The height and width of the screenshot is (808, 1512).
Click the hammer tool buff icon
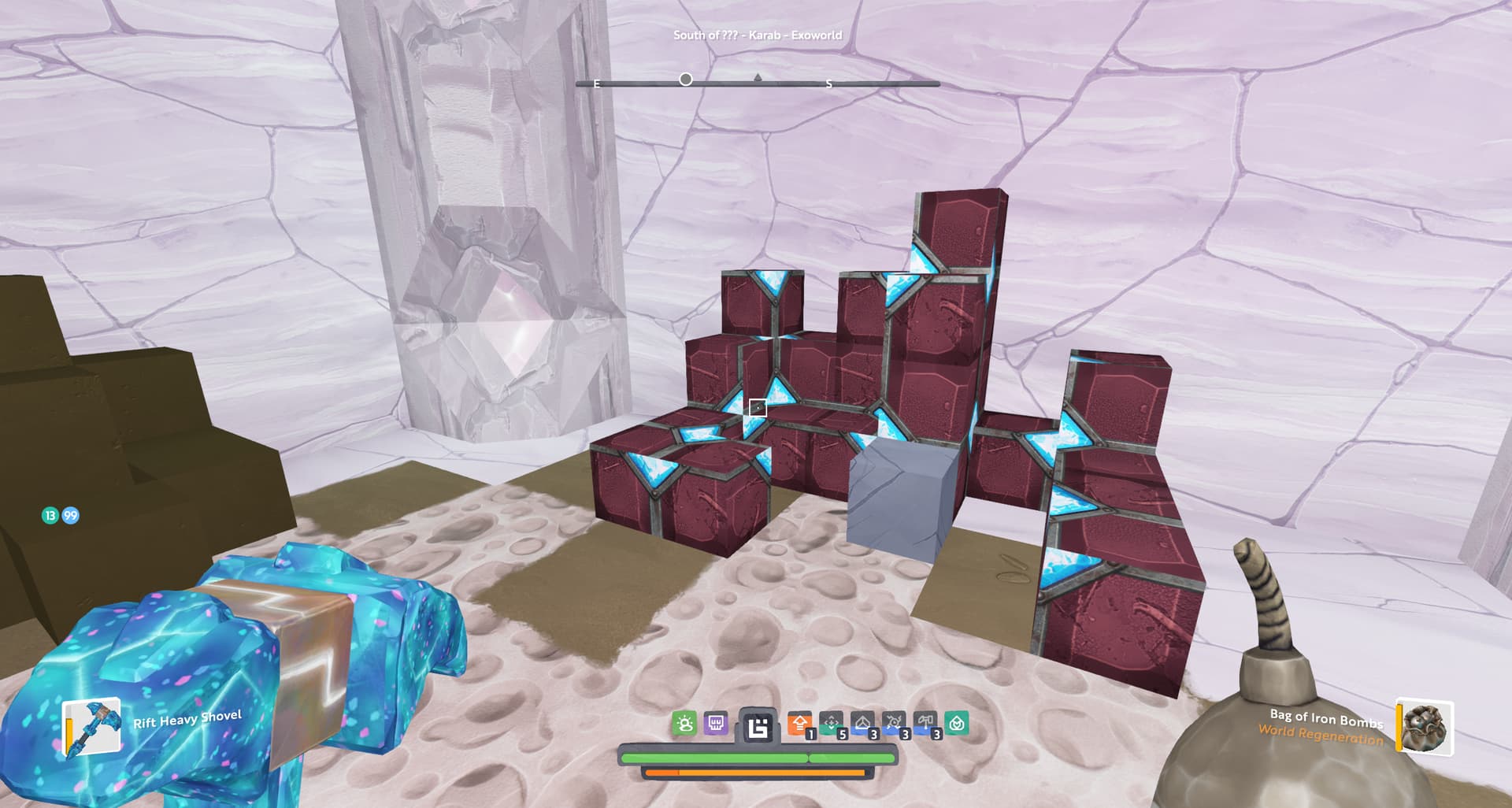(x=925, y=723)
